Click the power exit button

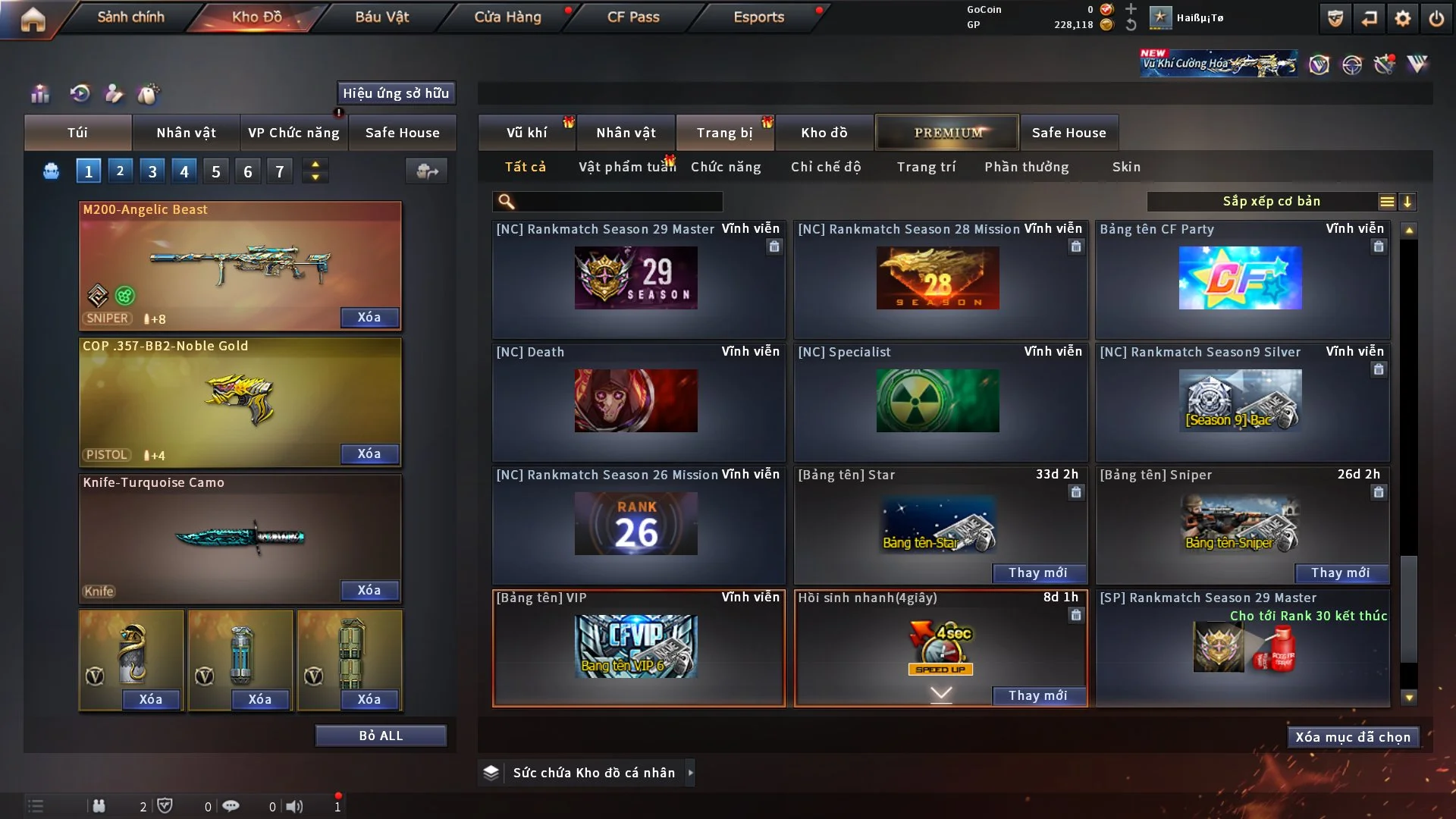[1436, 18]
